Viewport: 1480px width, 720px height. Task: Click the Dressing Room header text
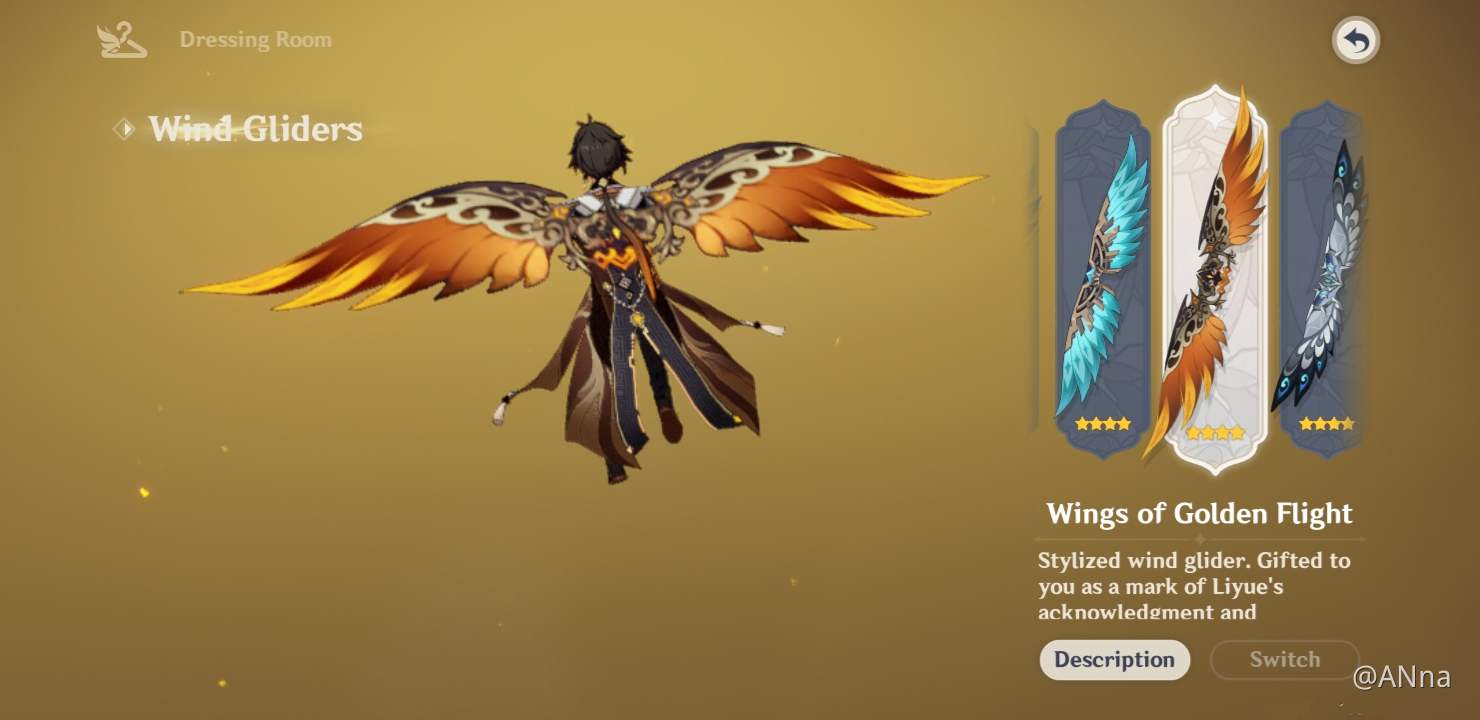(256, 39)
